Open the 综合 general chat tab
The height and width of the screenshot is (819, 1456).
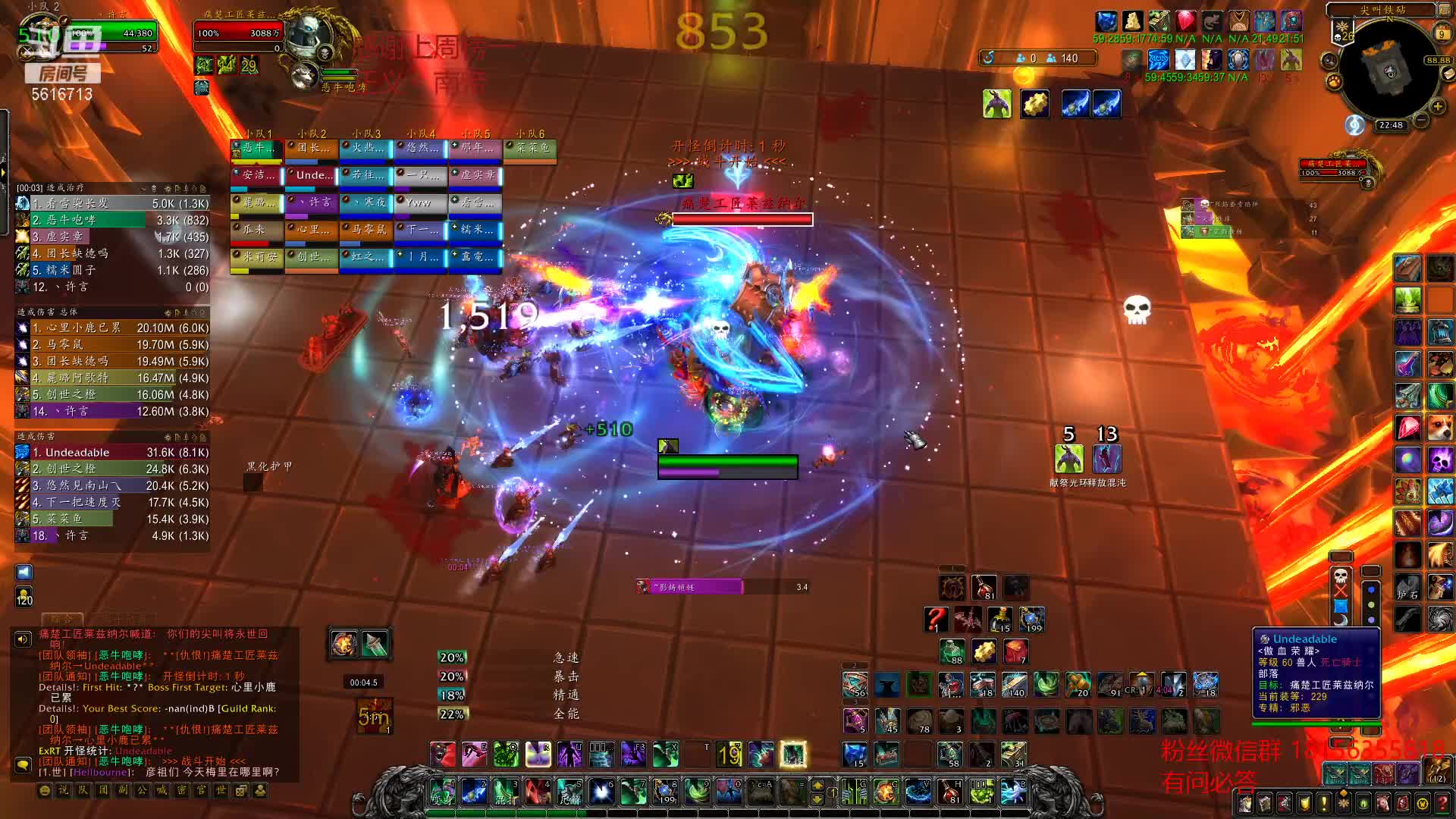62,619
